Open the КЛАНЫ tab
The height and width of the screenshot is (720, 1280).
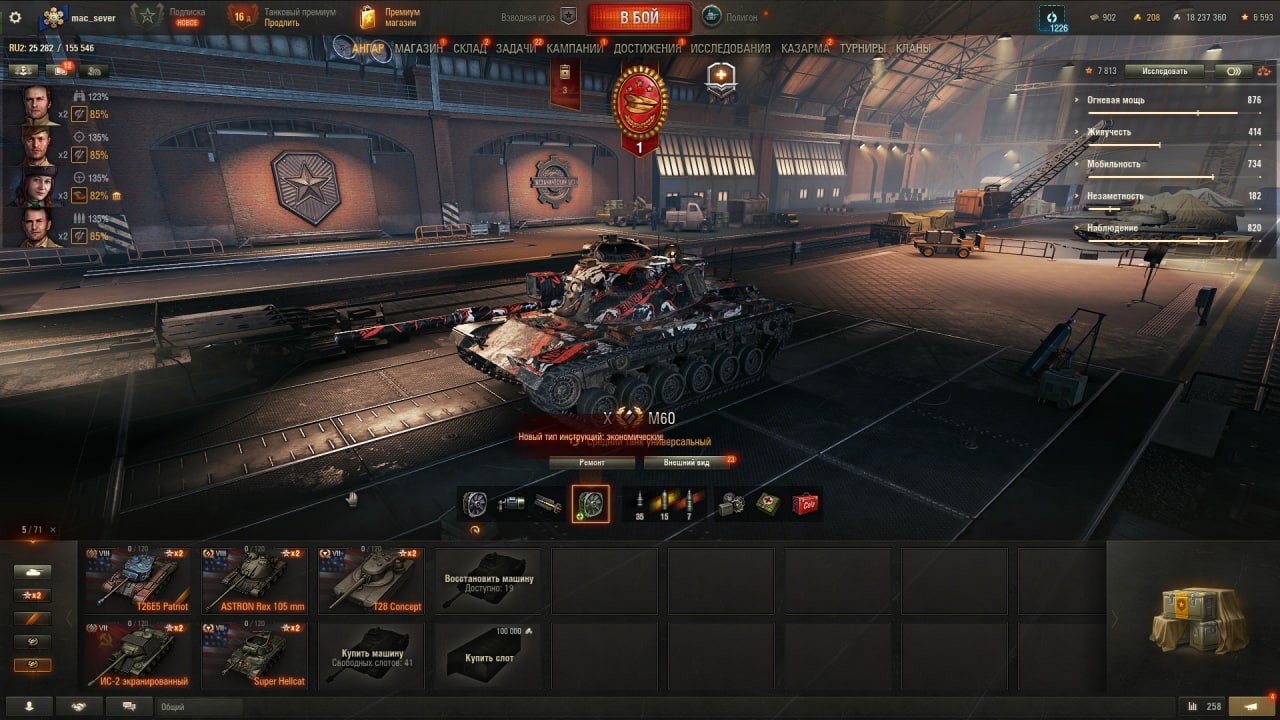913,48
